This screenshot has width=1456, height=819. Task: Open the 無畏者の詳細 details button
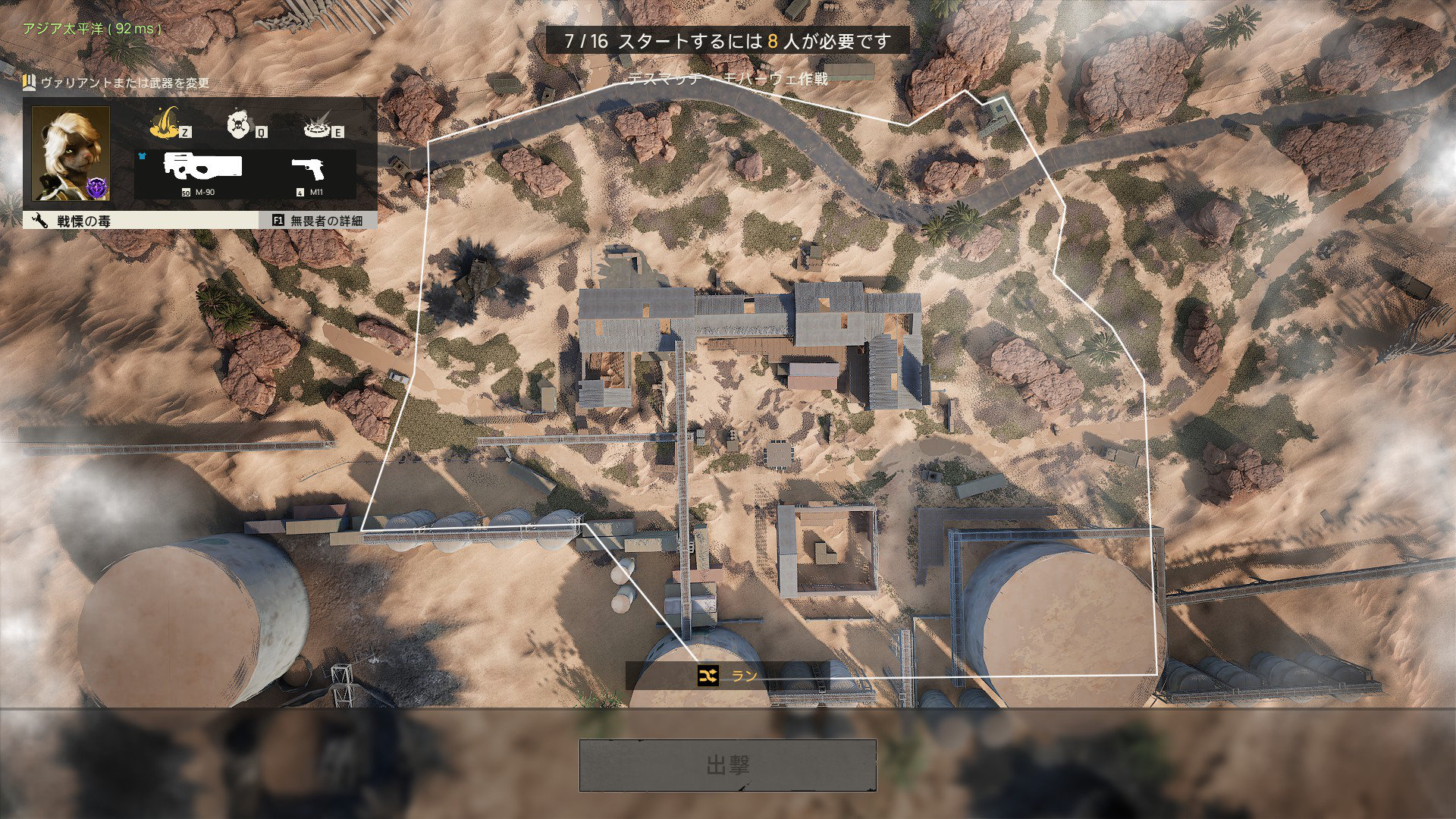pyautogui.click(x=318, y=221)
